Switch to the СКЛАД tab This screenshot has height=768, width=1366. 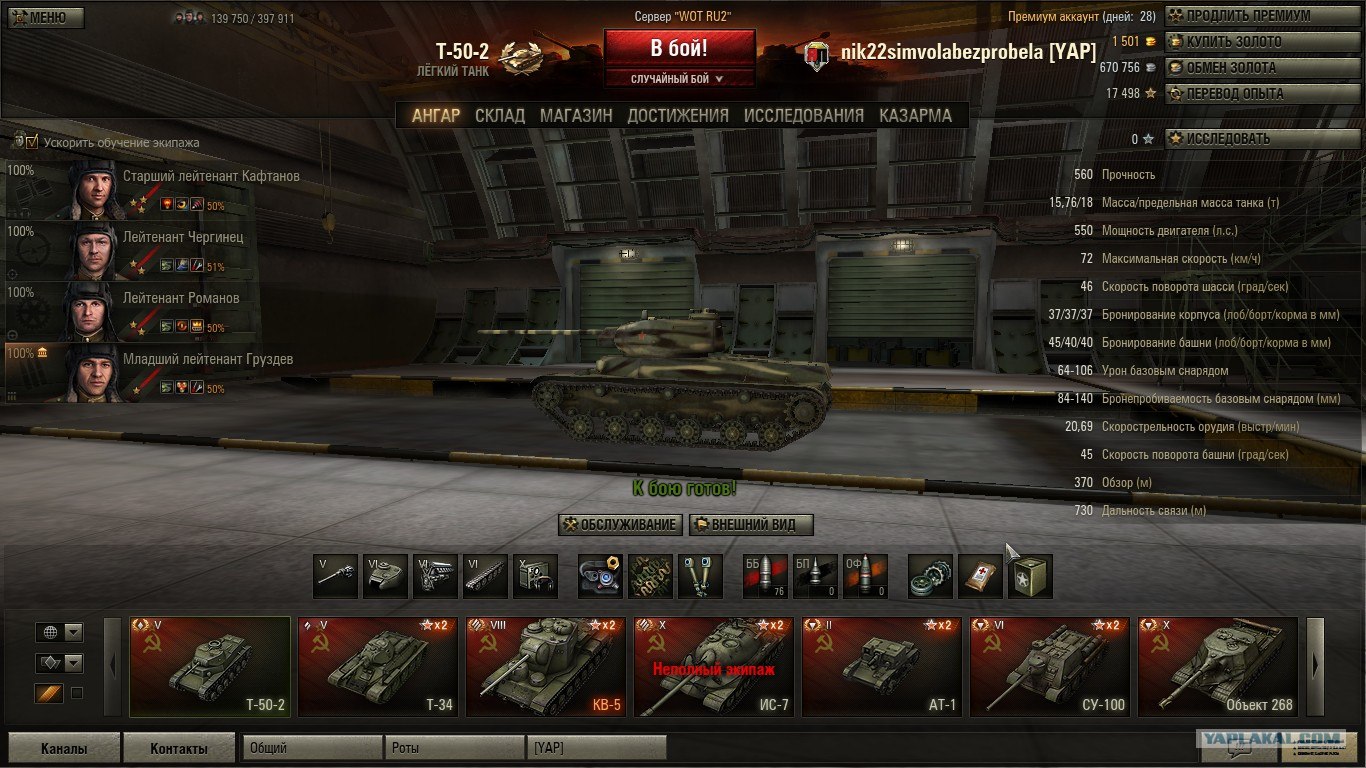[x=500, y=115]
